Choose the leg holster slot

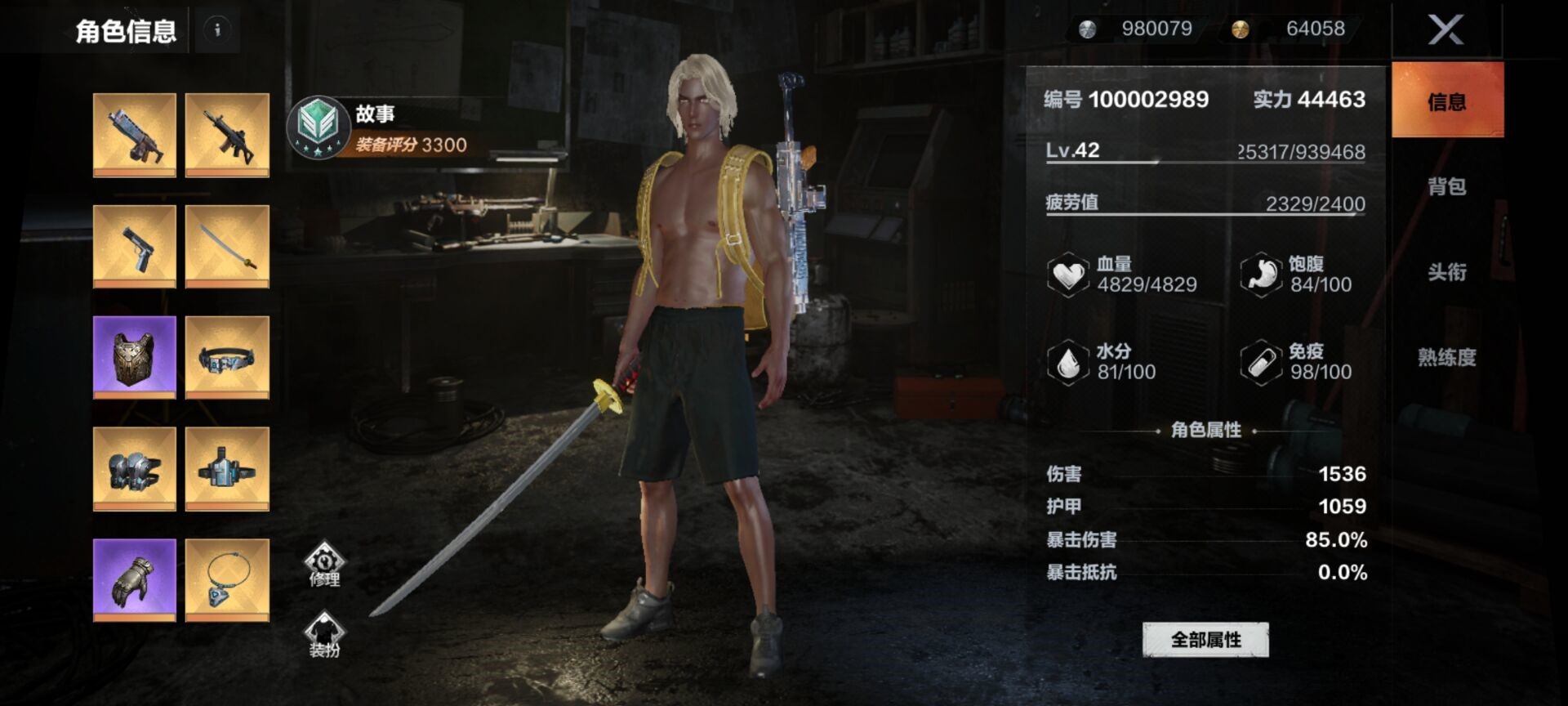point(227,468)
